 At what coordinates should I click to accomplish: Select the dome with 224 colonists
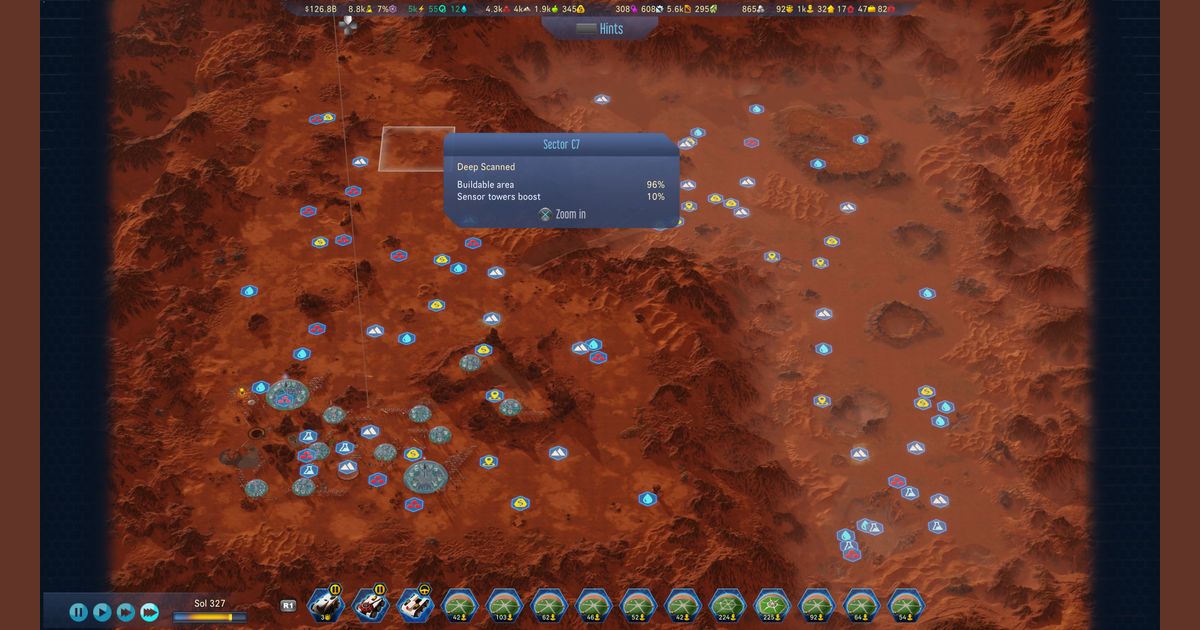(727, 604)
